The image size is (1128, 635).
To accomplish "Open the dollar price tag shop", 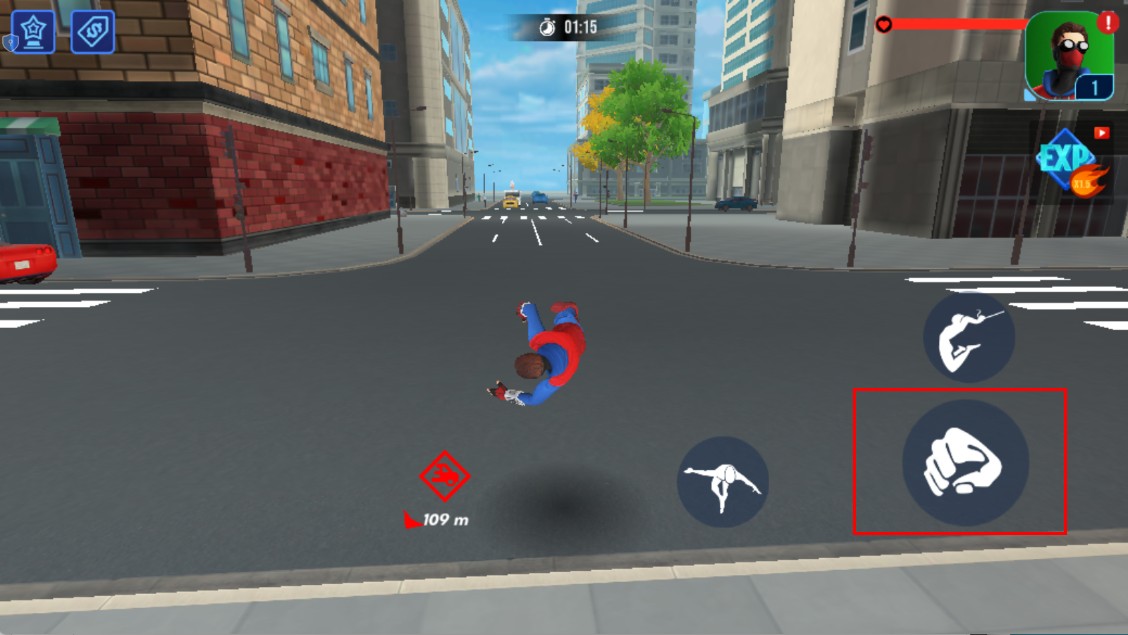I will click(x=93, y=32).
